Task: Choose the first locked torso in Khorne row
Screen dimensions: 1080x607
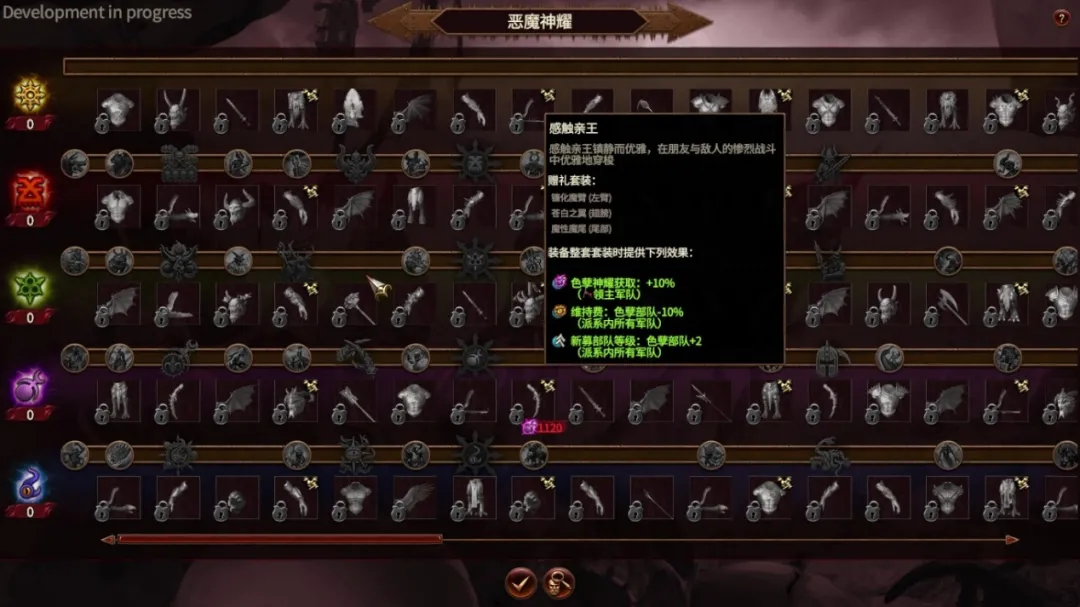Action: (118, 207)
